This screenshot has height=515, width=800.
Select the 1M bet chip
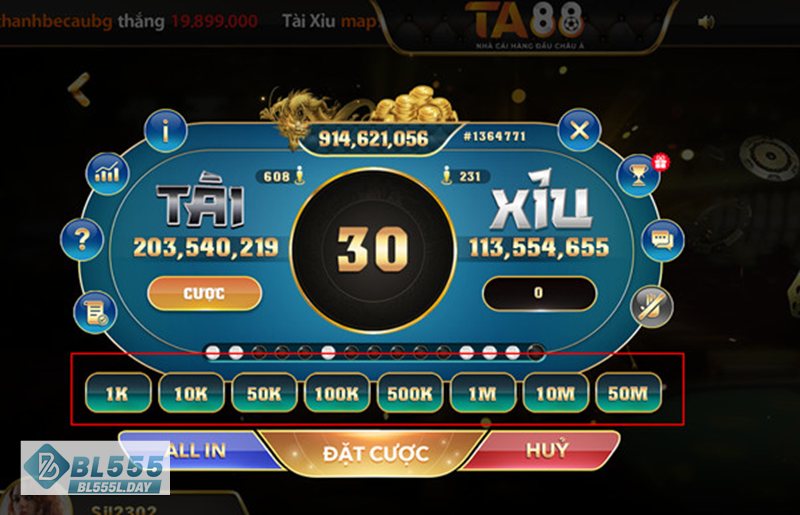[x=482, y=393]
